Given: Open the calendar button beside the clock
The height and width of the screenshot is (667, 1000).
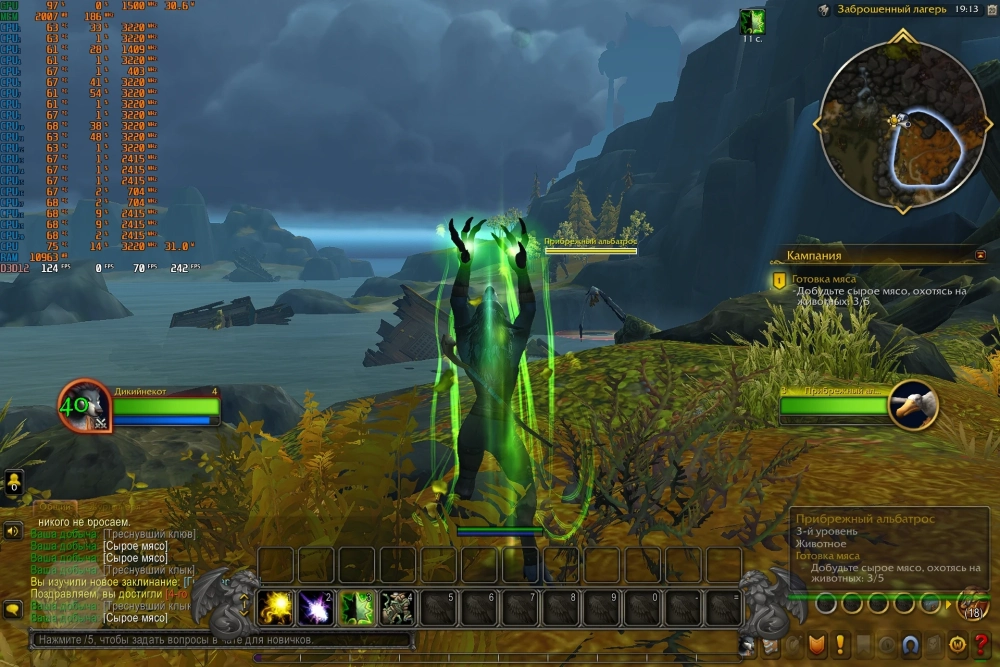Looking at the screenshot, I should click(987, 9).
